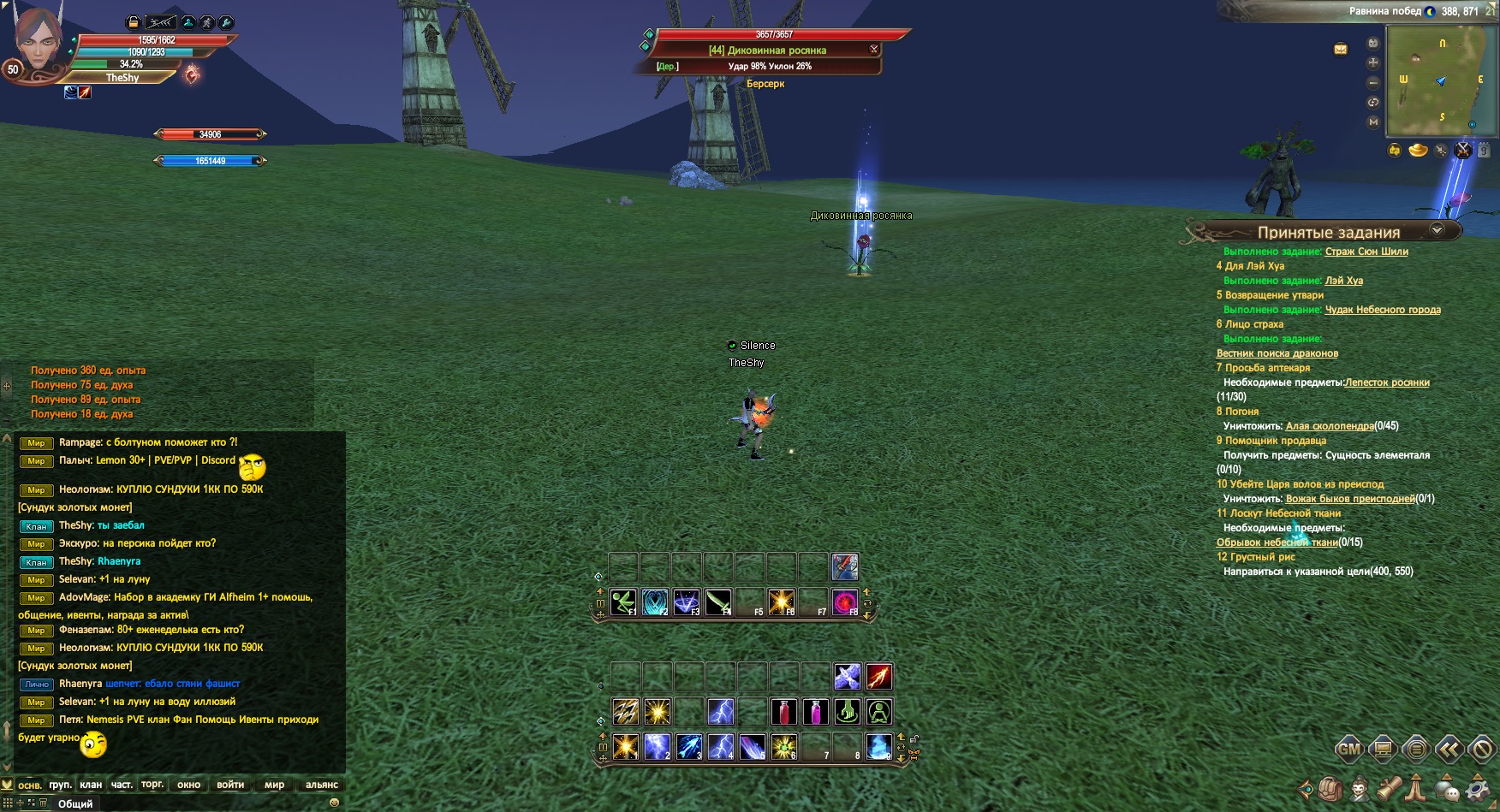Viewport: 1500px width, 812px height.
Task: Open the world map with M button
Action: tap(1373, 122)
